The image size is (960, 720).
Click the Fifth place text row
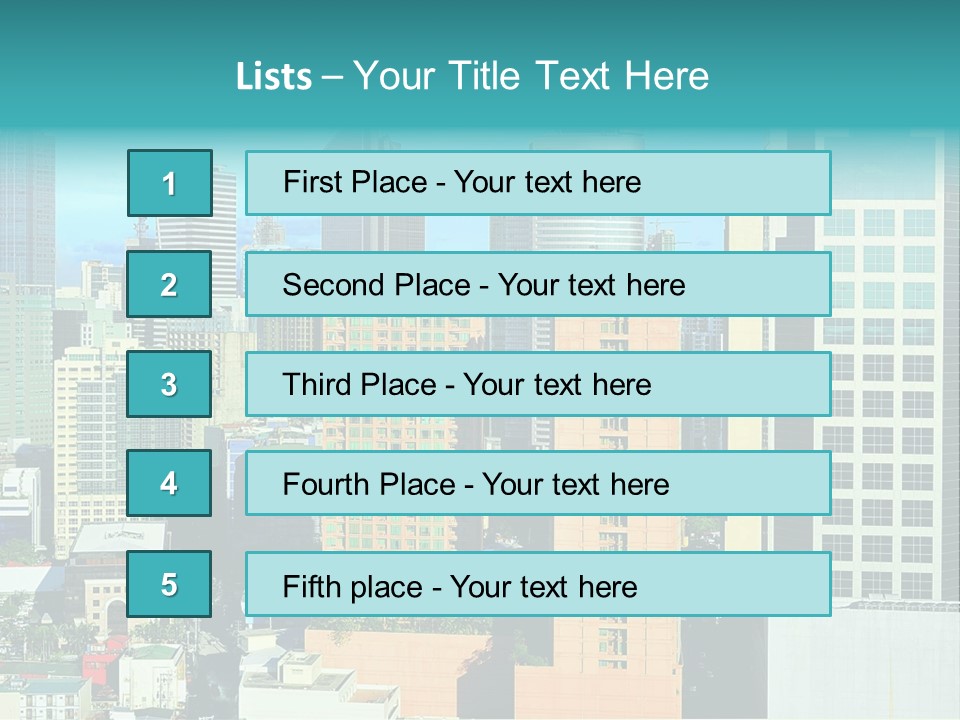pos(538,584)
